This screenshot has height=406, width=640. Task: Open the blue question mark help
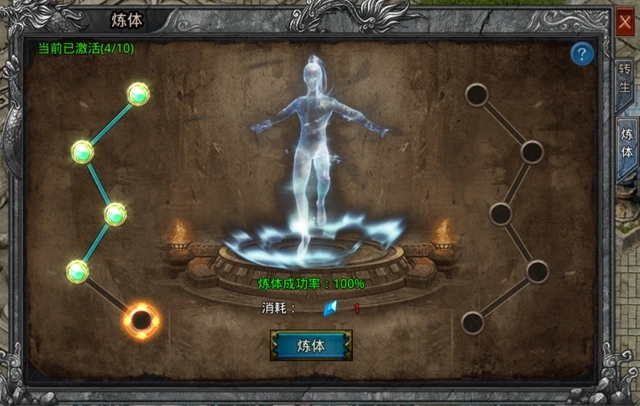coord(582,55)
